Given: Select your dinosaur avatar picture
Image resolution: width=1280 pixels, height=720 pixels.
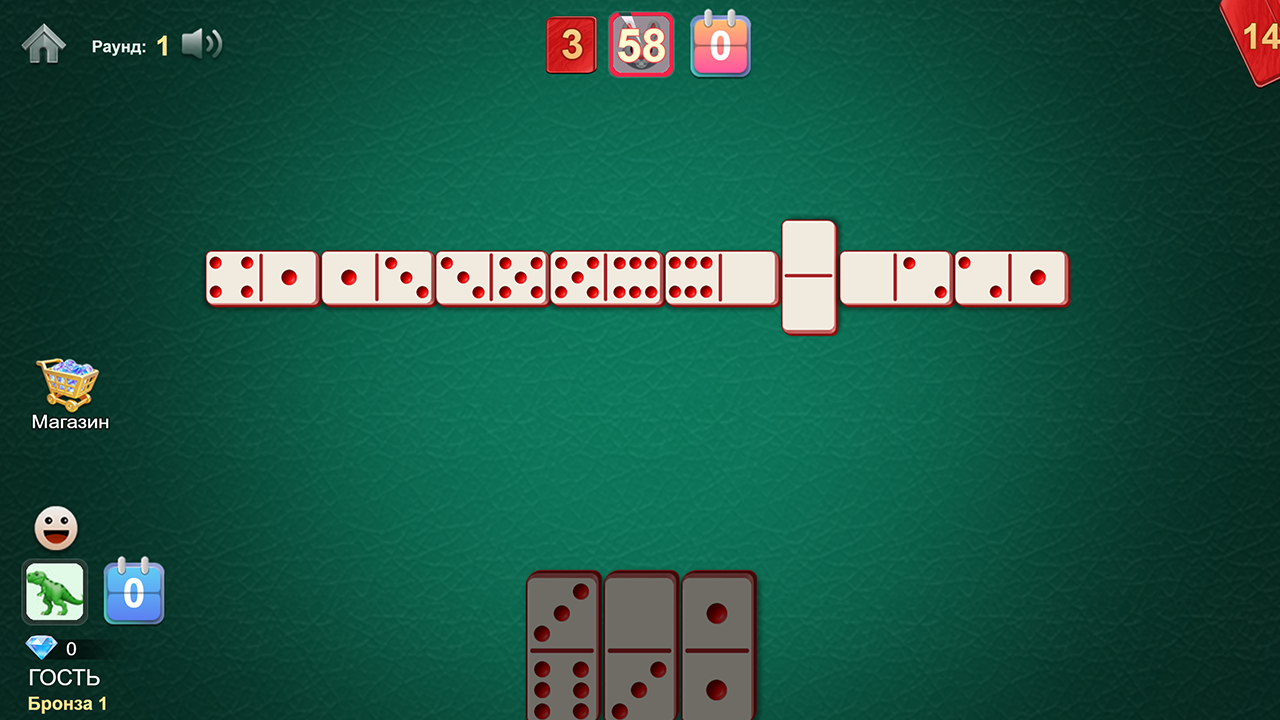Looking at the screenshot, I should pos(55,592).
